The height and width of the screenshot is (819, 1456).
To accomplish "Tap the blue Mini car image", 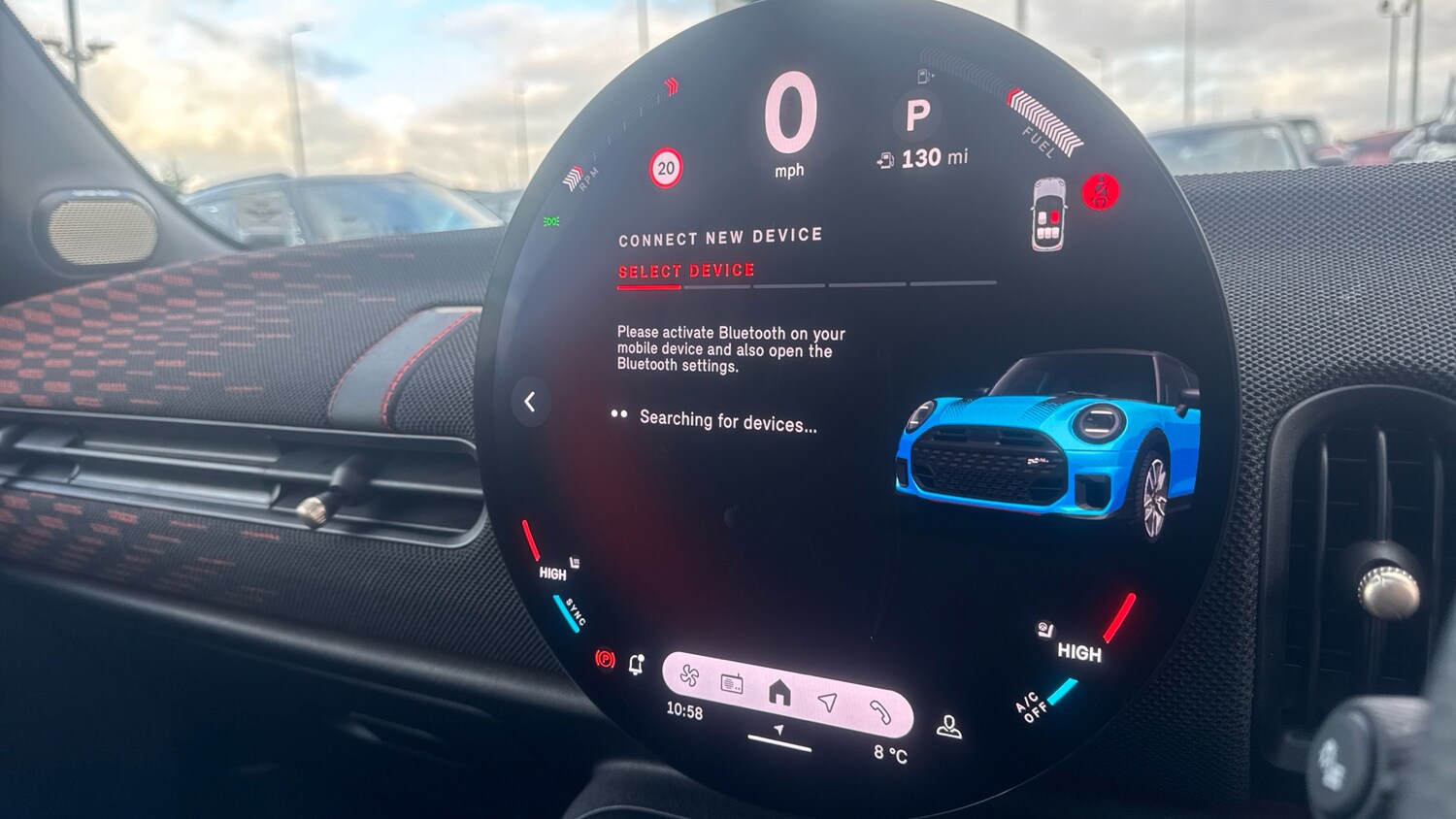I will (x=1048, y=446).
